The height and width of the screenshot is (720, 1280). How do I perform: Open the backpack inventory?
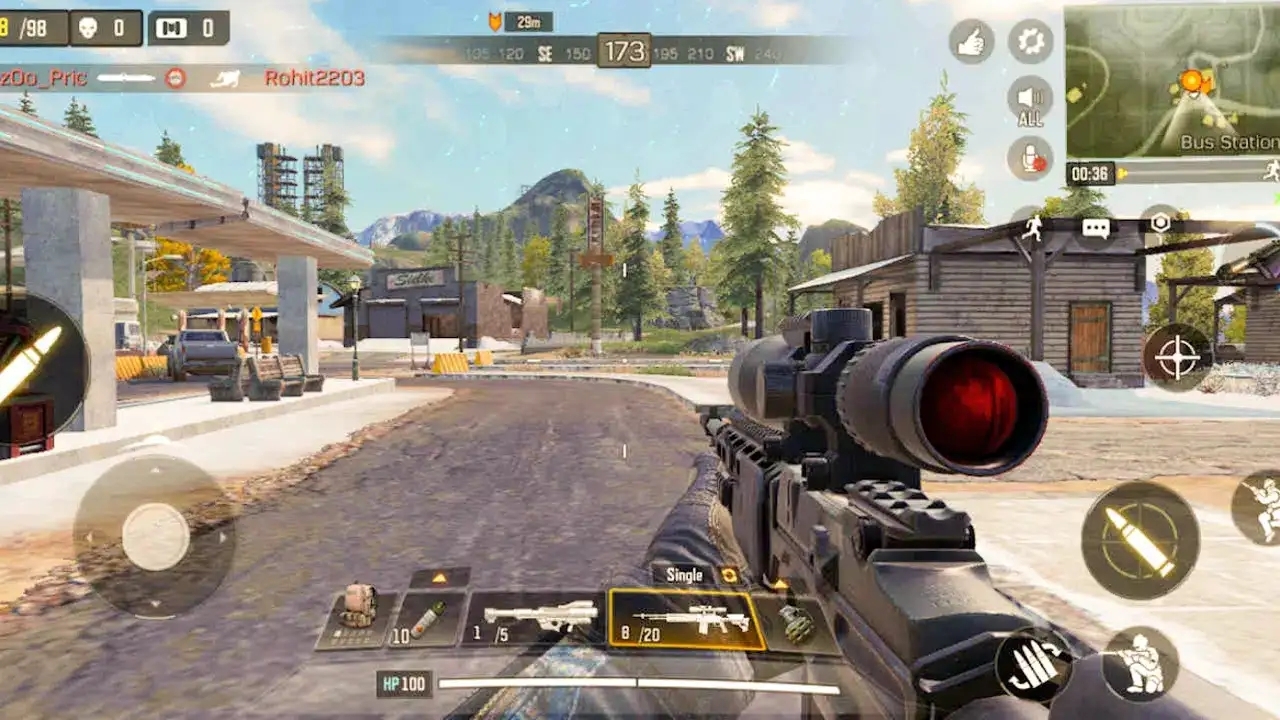pos(356,619)
